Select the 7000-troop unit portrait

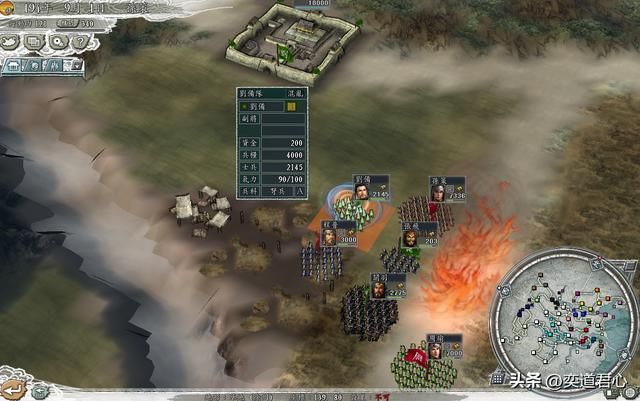point(435,350)
